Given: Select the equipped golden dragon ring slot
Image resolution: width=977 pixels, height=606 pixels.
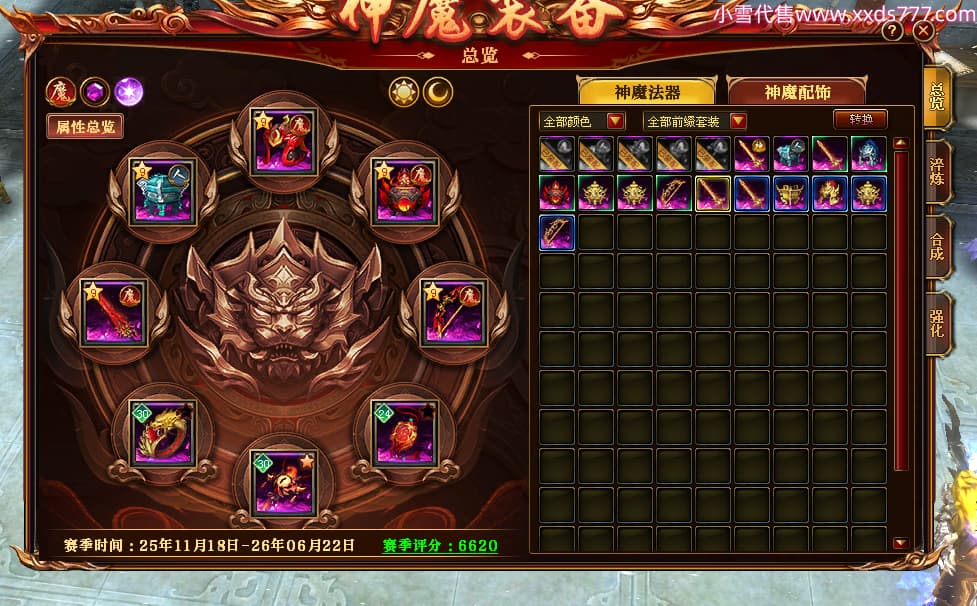Looking at the screenshot, I should pyautogui.click(x=163, y=432).
